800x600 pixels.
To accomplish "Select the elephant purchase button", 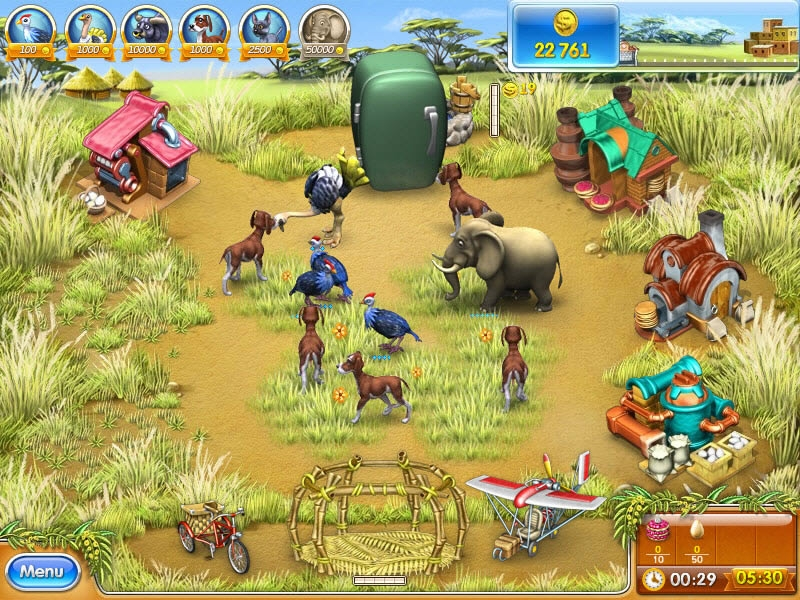I will (322, 28).
